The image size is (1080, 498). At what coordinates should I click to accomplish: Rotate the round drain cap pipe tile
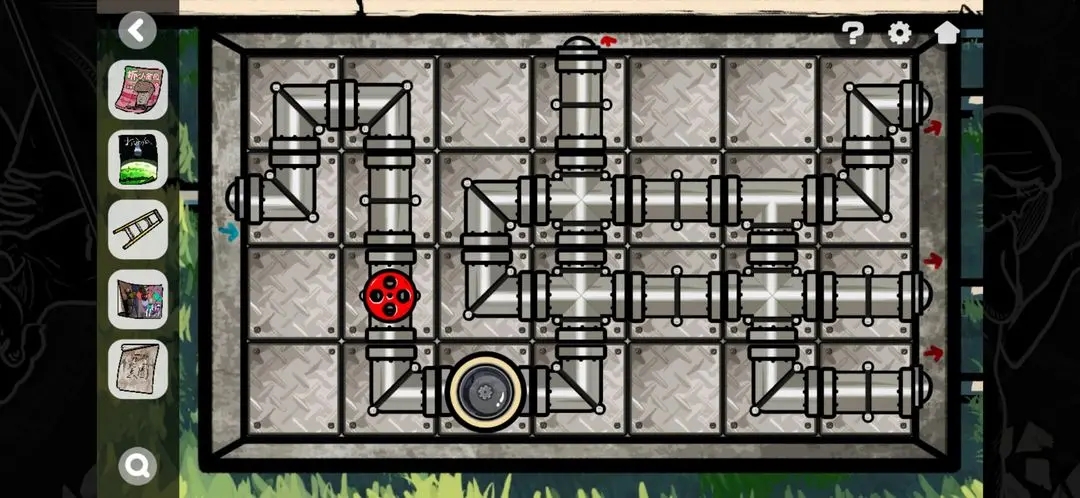point(486,388)
